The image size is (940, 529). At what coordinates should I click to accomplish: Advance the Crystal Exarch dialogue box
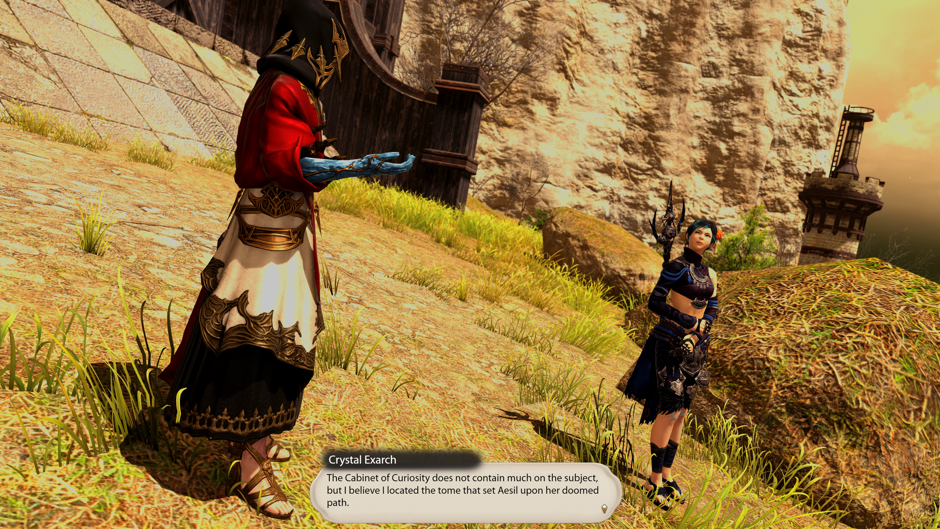click(463, 491)
